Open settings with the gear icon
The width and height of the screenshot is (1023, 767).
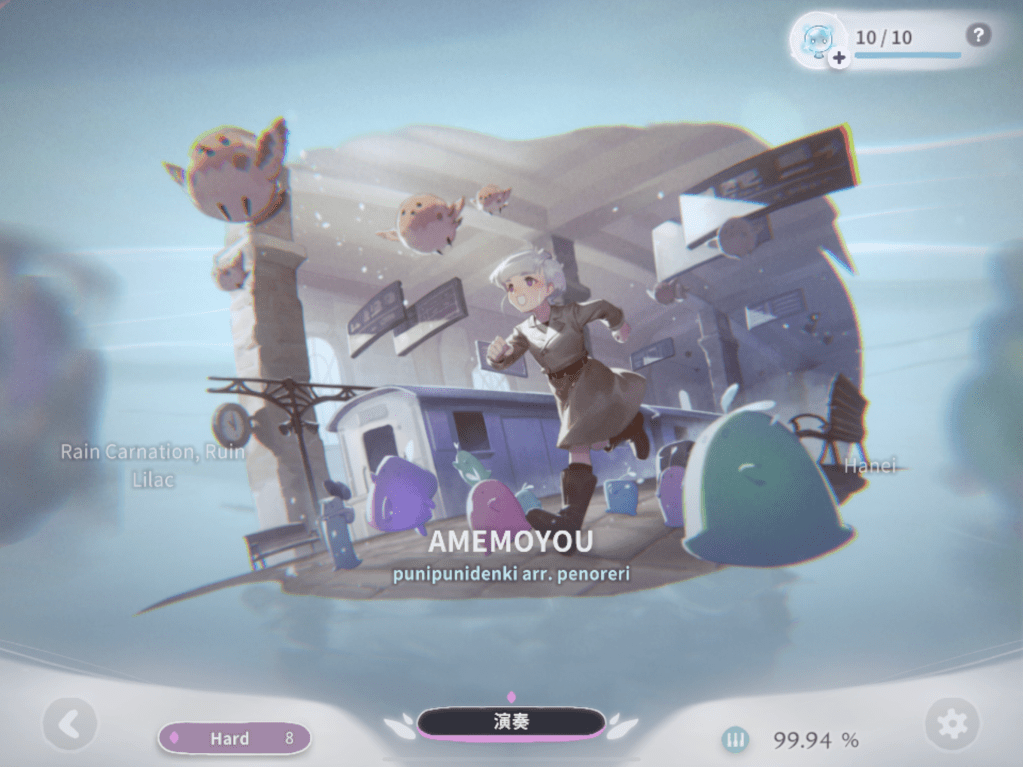tap(951, 724)
